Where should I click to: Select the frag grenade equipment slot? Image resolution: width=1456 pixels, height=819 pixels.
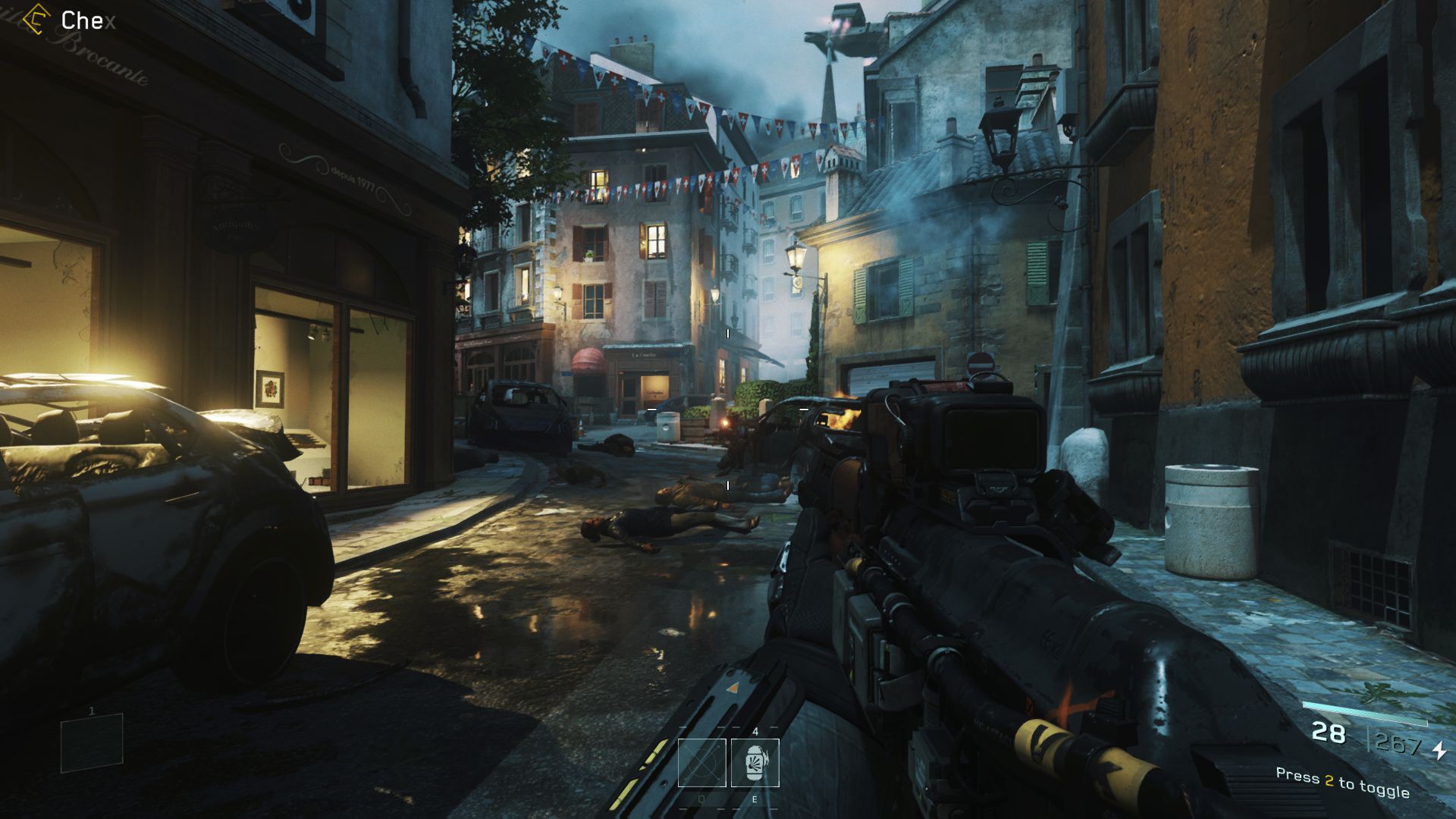[755, 762]
